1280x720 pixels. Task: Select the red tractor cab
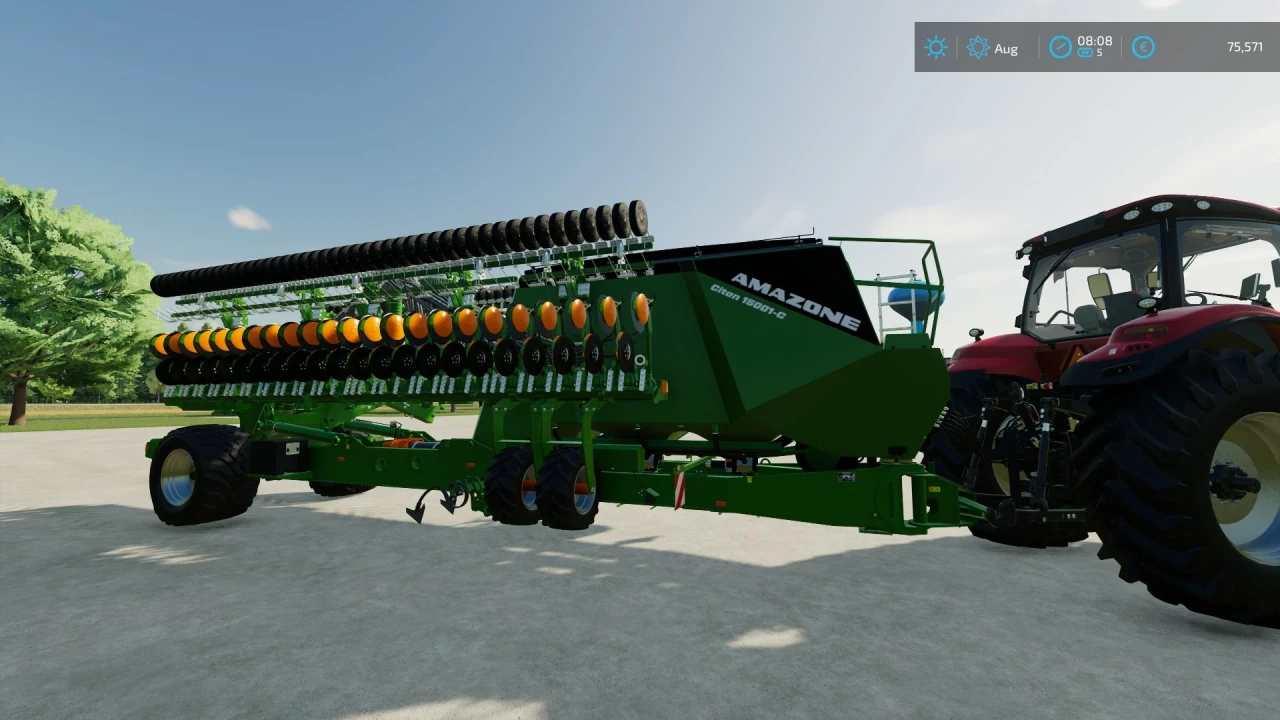1120,270
